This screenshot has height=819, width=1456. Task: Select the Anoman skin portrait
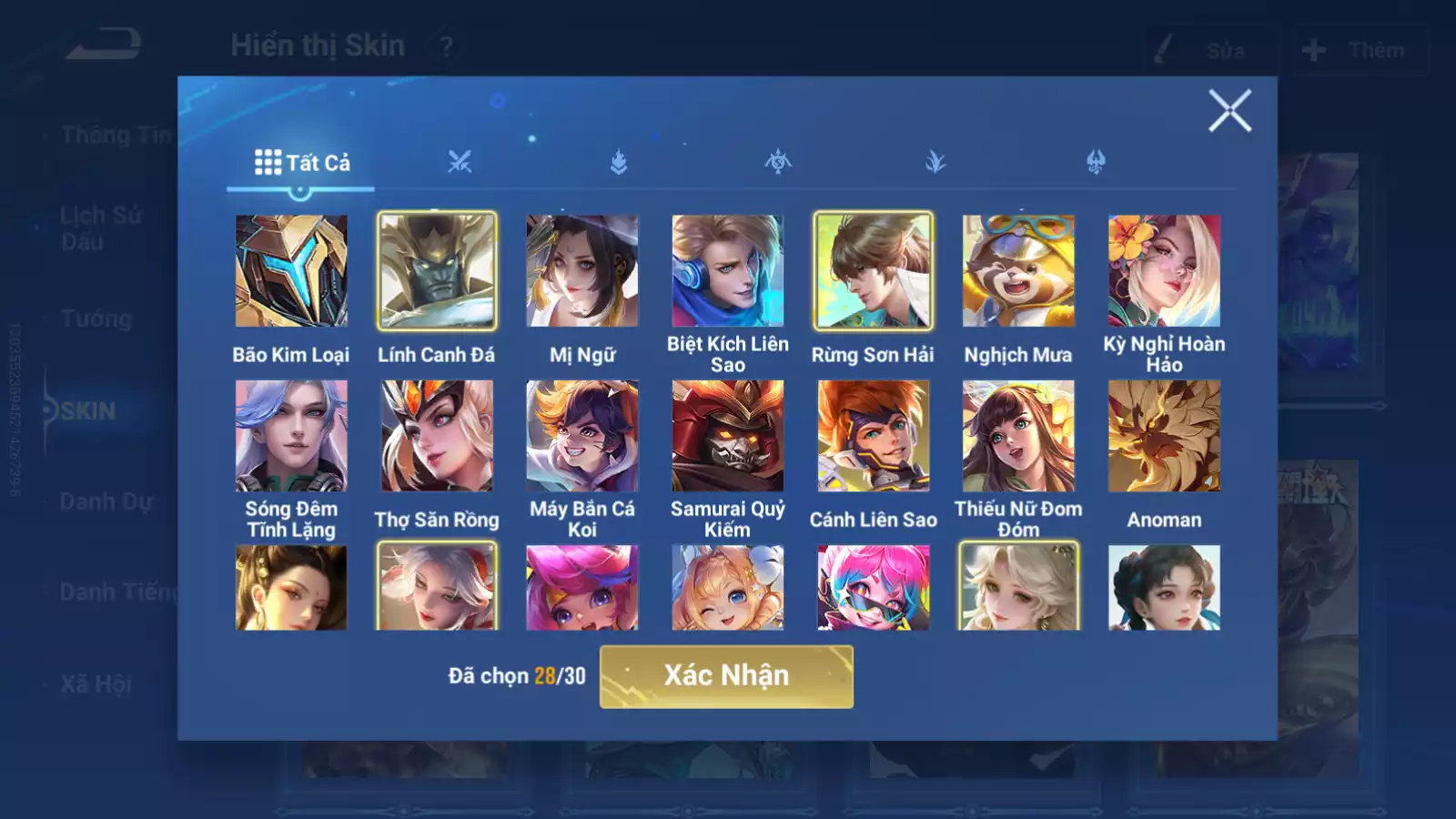1164,436
